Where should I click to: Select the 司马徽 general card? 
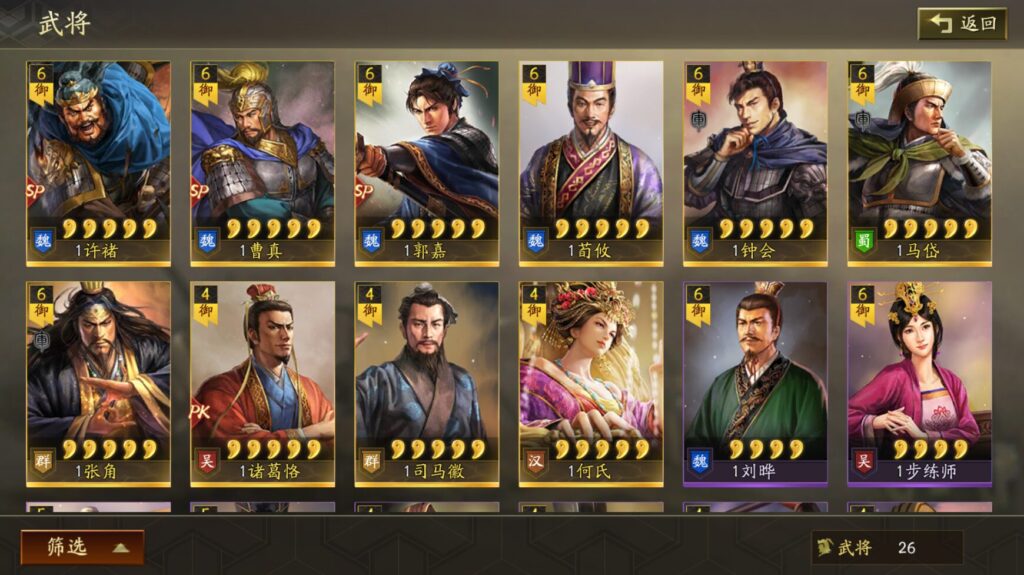(x=426, y=383)
